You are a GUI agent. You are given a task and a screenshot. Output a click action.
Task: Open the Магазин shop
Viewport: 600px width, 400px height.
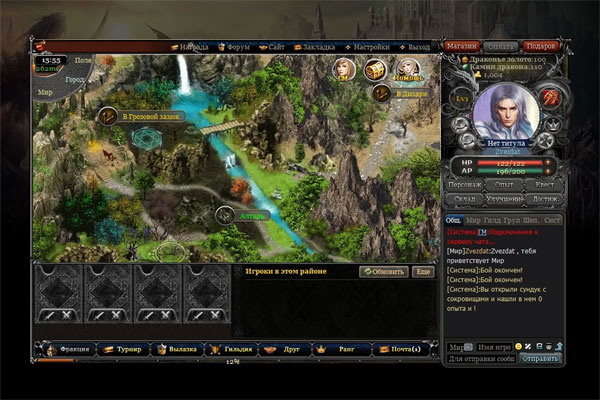click(x=461, y=46)
